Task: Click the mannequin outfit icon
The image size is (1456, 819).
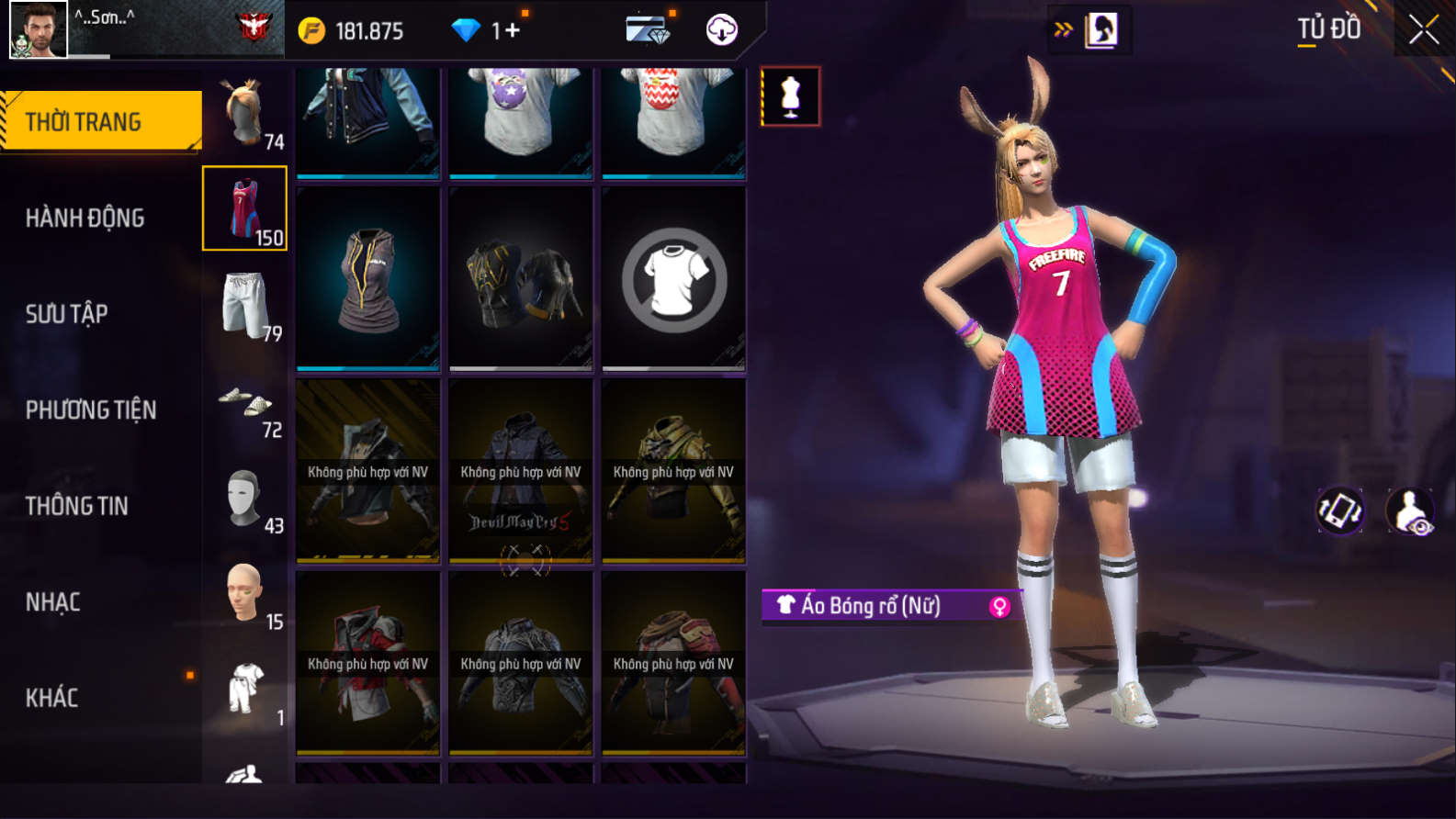Action: pyautogui.click(x=790, y=96)
